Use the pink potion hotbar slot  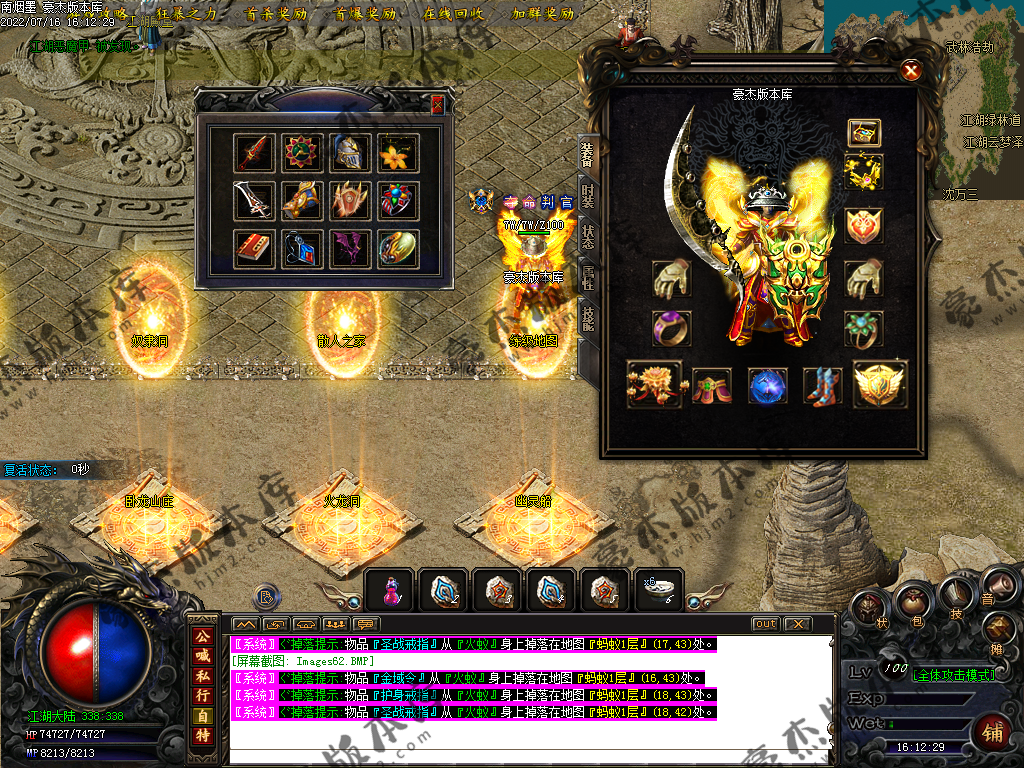tap(392, 592)
